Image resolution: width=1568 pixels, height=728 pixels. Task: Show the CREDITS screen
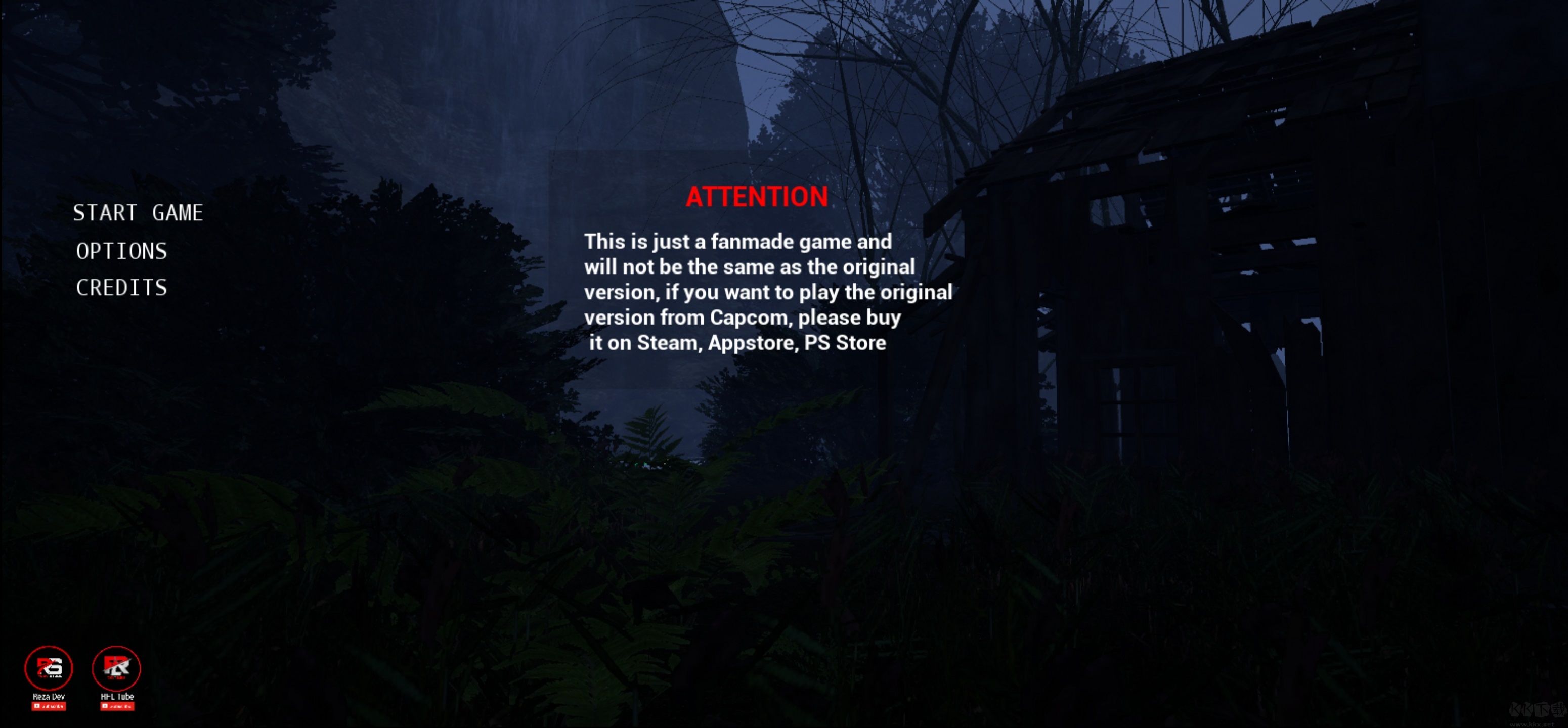pyautogui.click(x=121, y=288)
